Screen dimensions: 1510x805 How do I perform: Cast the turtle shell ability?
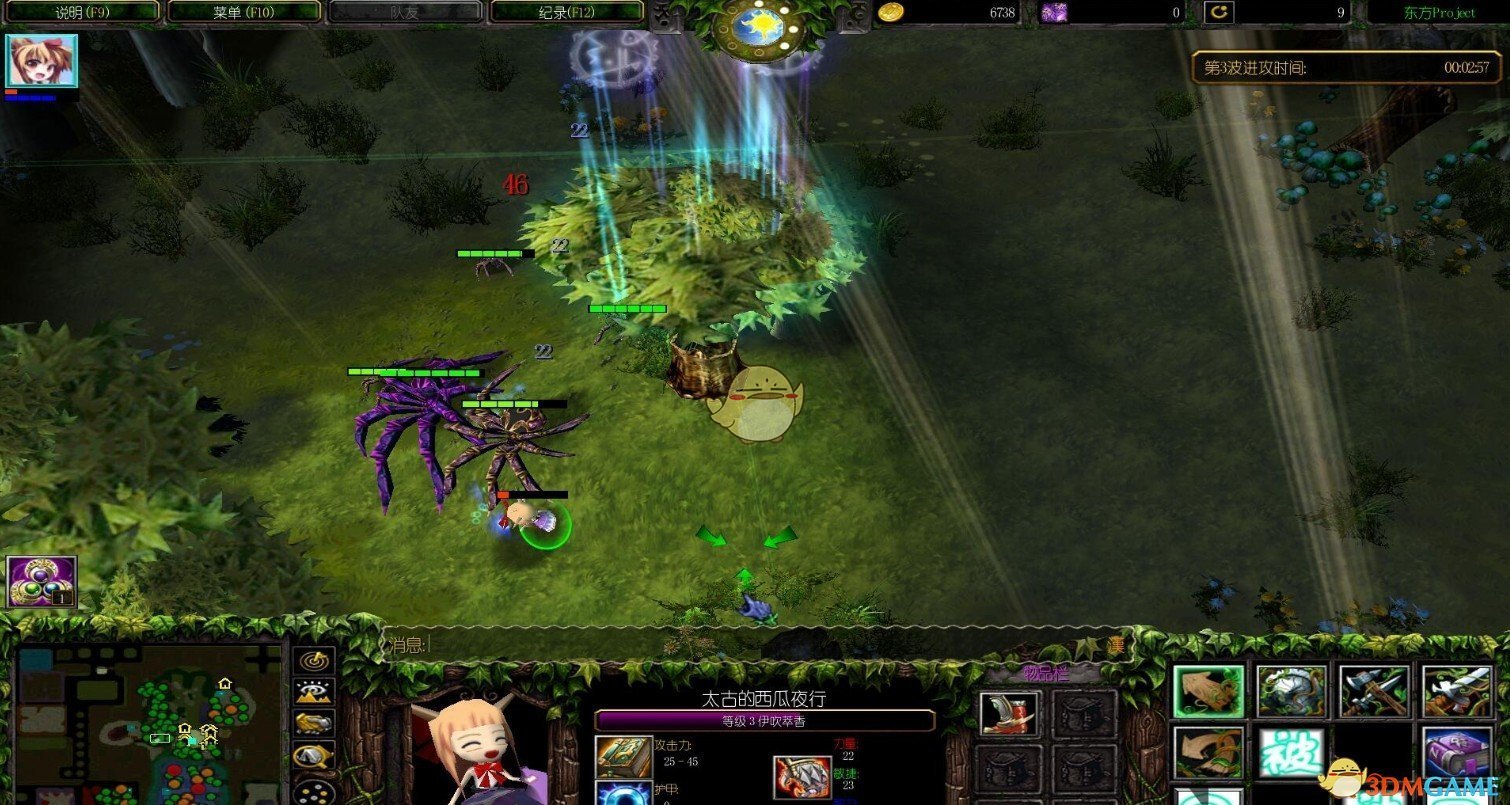tap(1289, 690)
